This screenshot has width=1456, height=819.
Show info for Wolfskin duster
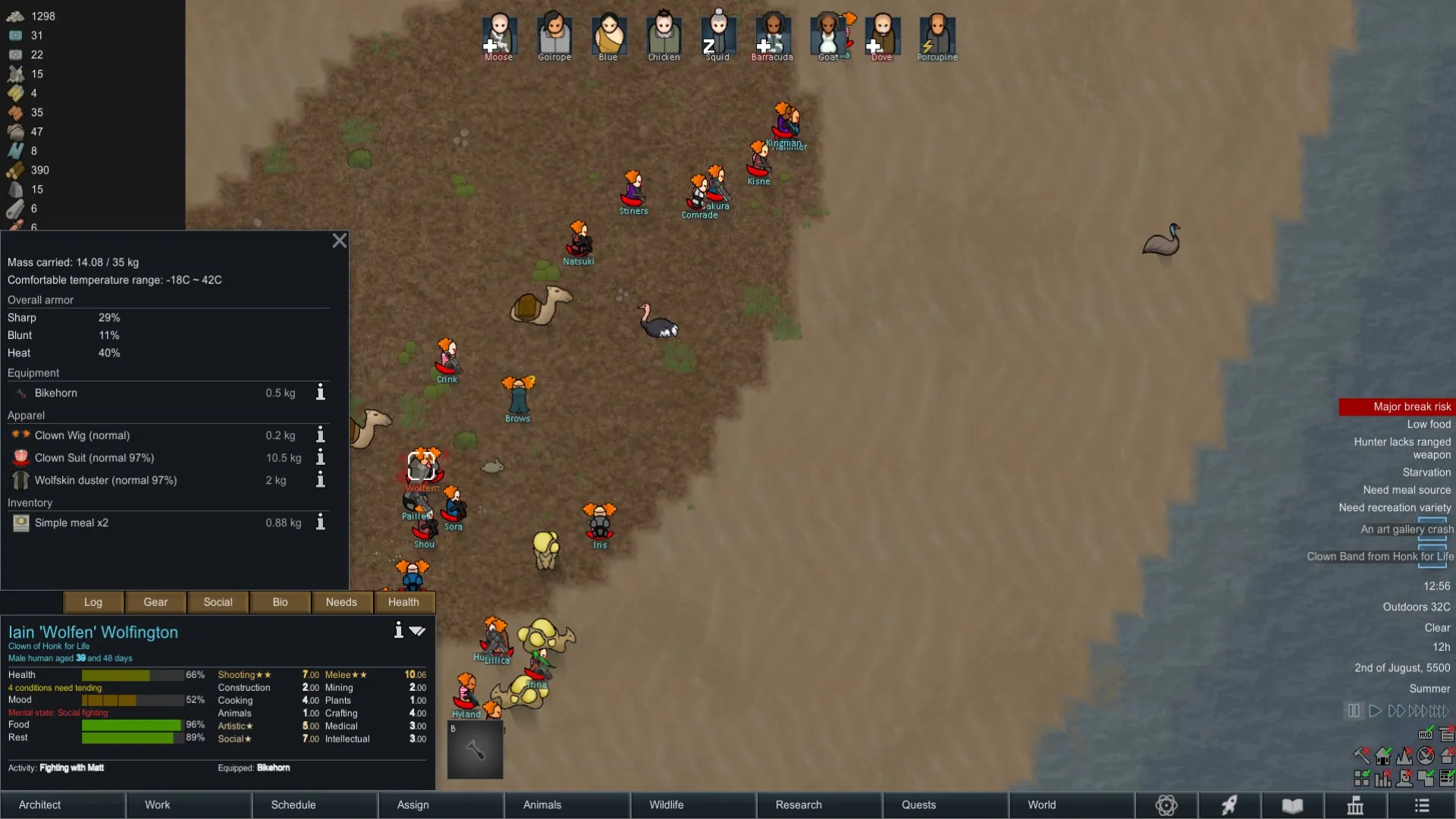point(321,480)
